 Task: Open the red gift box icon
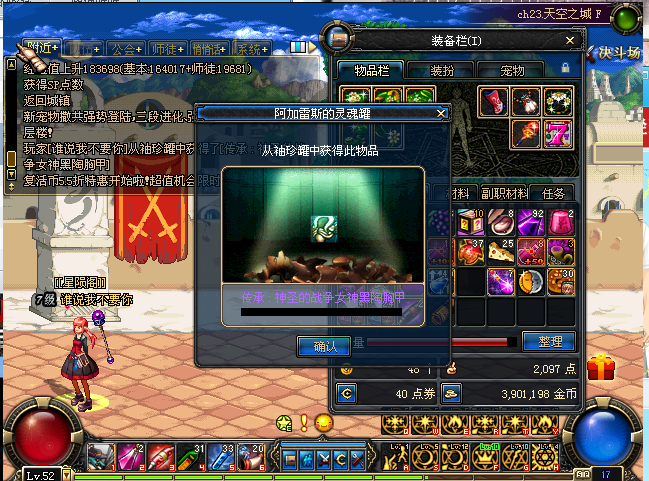tap(602, 367)
